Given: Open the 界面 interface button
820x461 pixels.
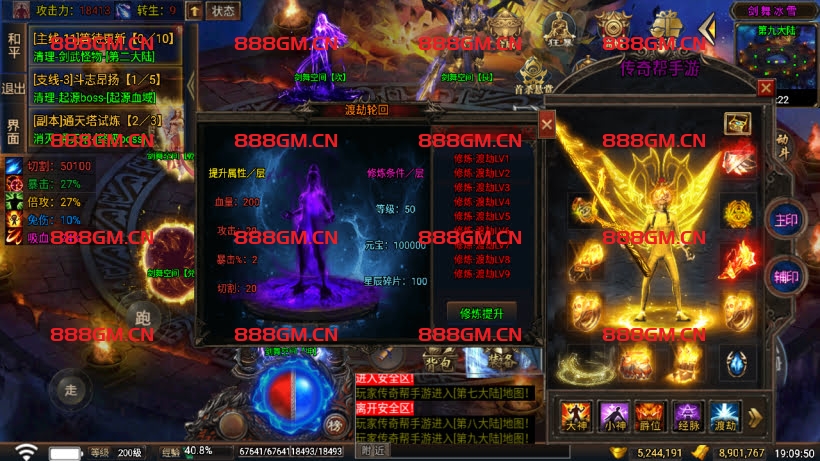Looking at the screenshot, I should (x=13, y=131).
